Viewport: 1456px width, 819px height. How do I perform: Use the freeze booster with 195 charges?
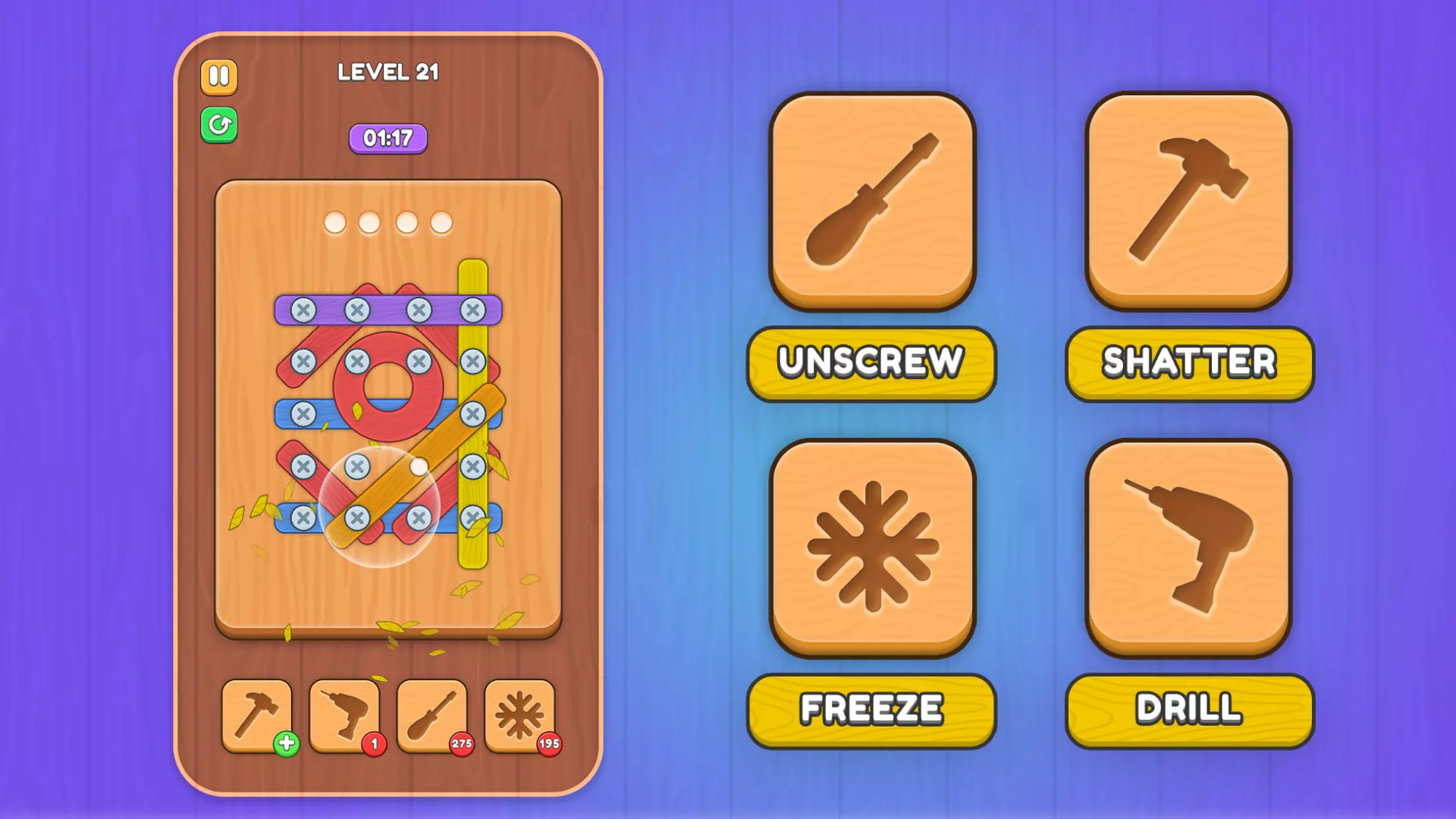[x=519, y=714]
